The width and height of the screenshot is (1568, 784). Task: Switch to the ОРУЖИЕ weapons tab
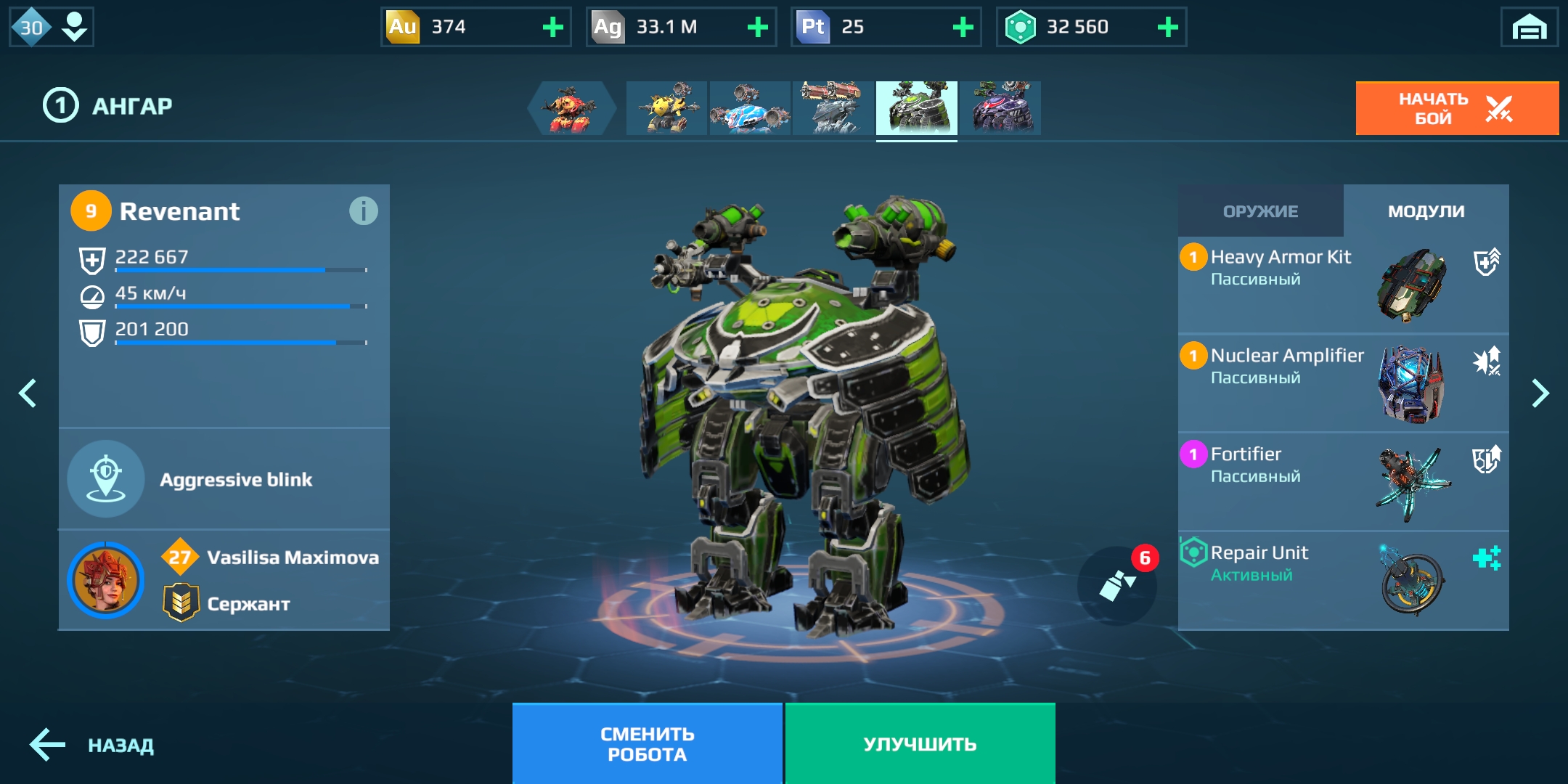pos(1260,211)
